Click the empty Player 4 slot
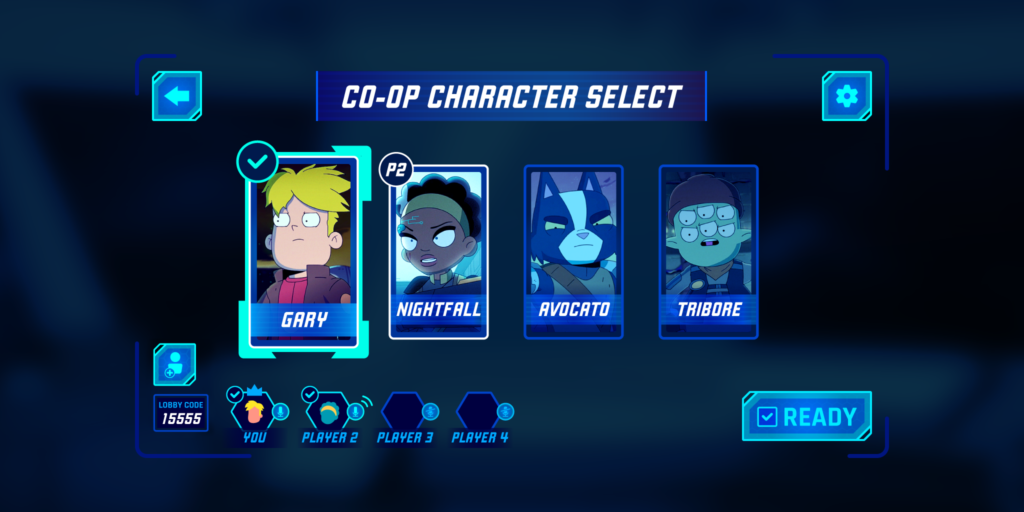1024x512 pixels. 478,411
